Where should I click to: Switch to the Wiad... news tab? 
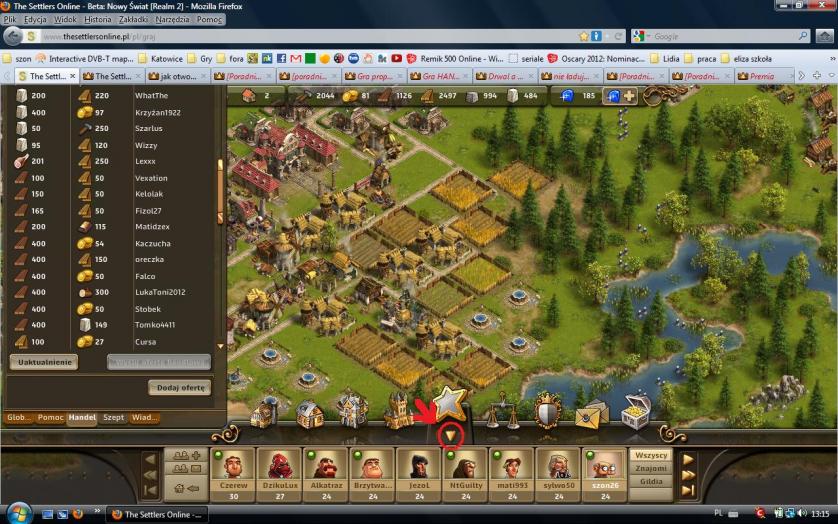pos(145,417)
